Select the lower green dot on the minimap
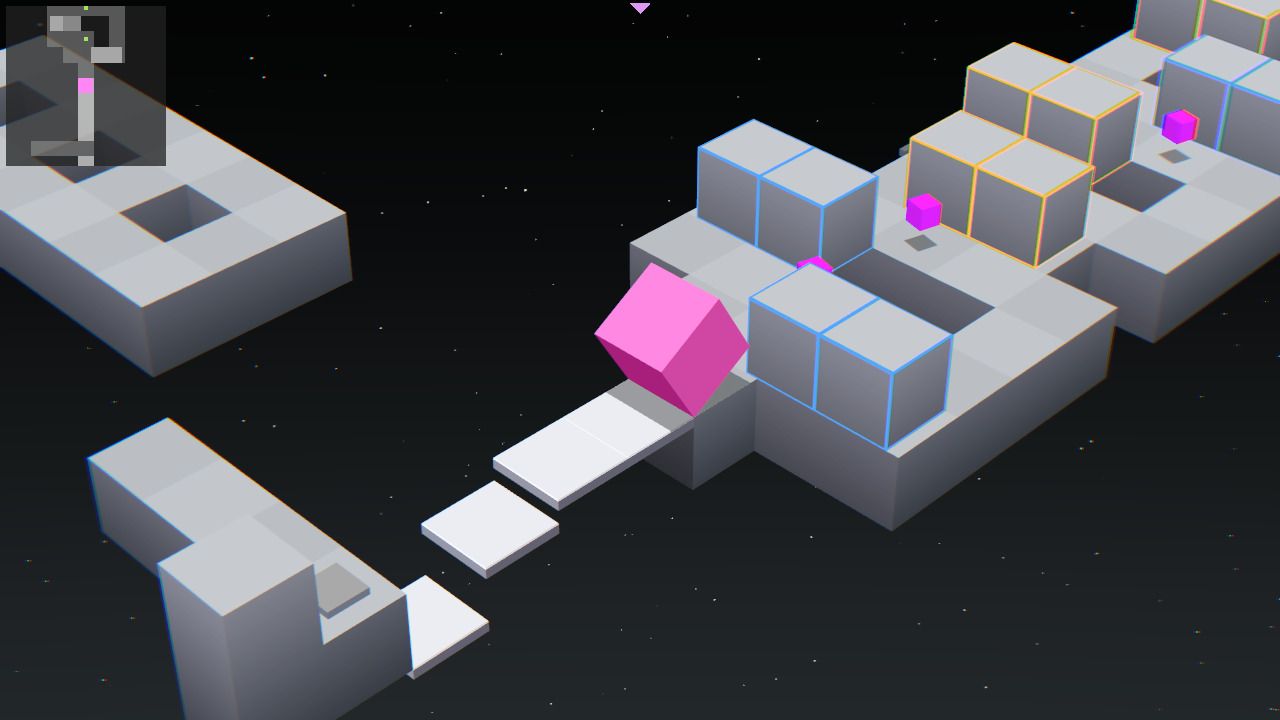The height and width of the screenshot is (720, 1280). [86, 39]
